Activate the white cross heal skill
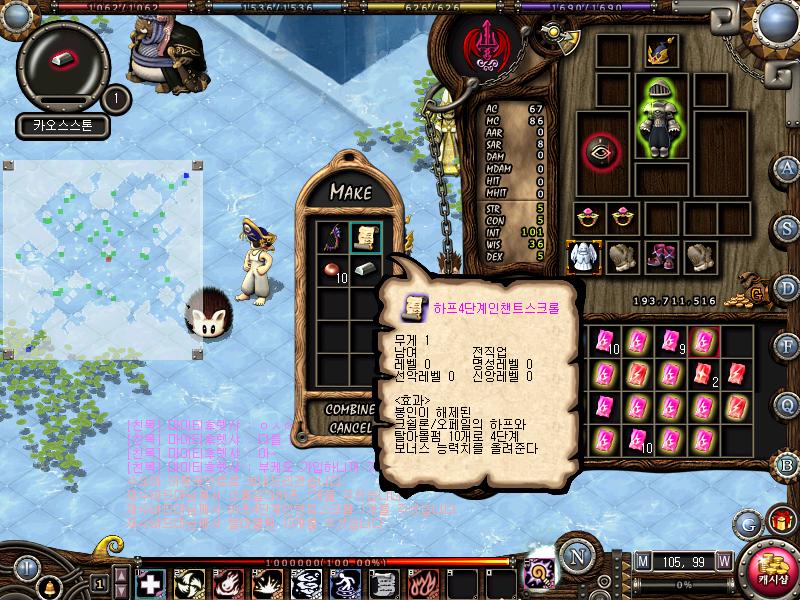This screenshot has height=600, width=800. point(151,583)
